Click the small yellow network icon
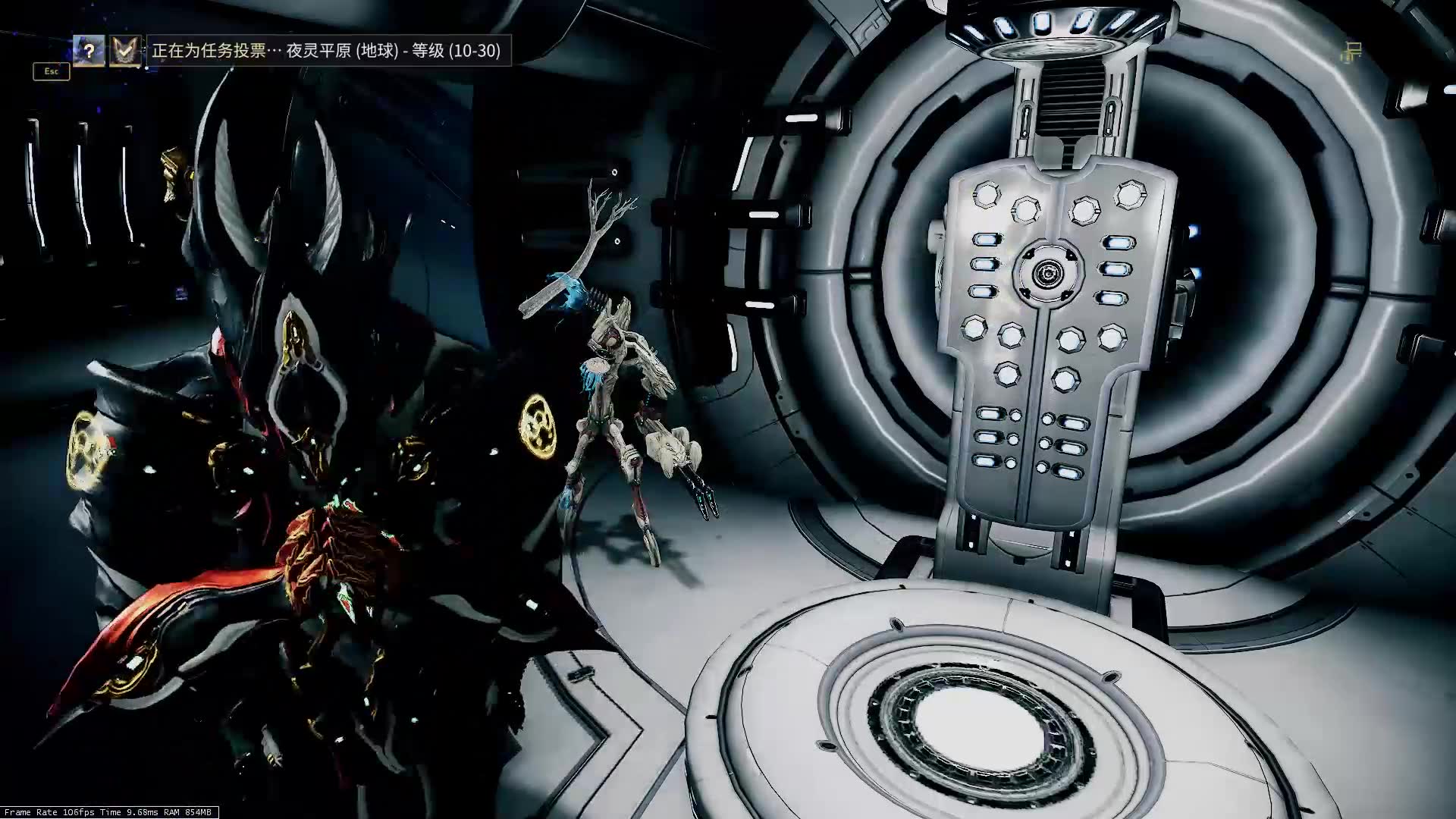Image resolution: width=1456 pixels, height=819 pixels. pyautogui.click(x=1351, y=52)
